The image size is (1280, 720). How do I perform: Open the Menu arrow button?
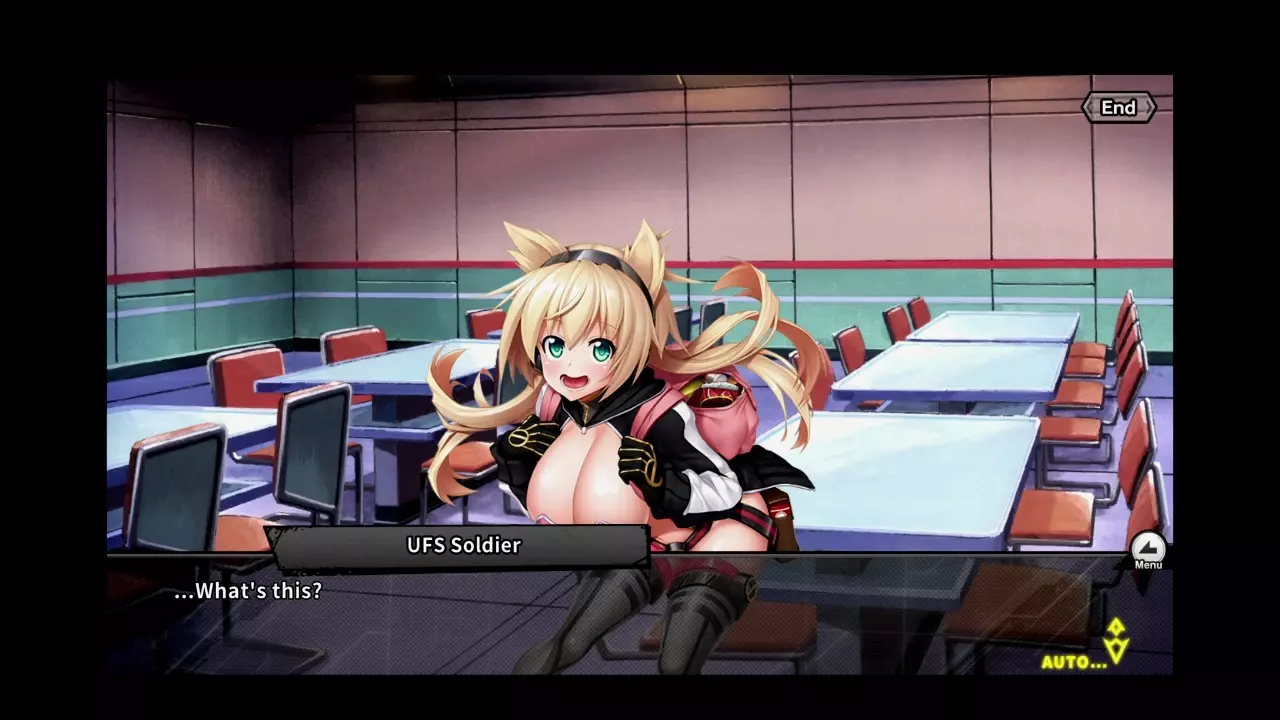click(x=1148, y=549)
